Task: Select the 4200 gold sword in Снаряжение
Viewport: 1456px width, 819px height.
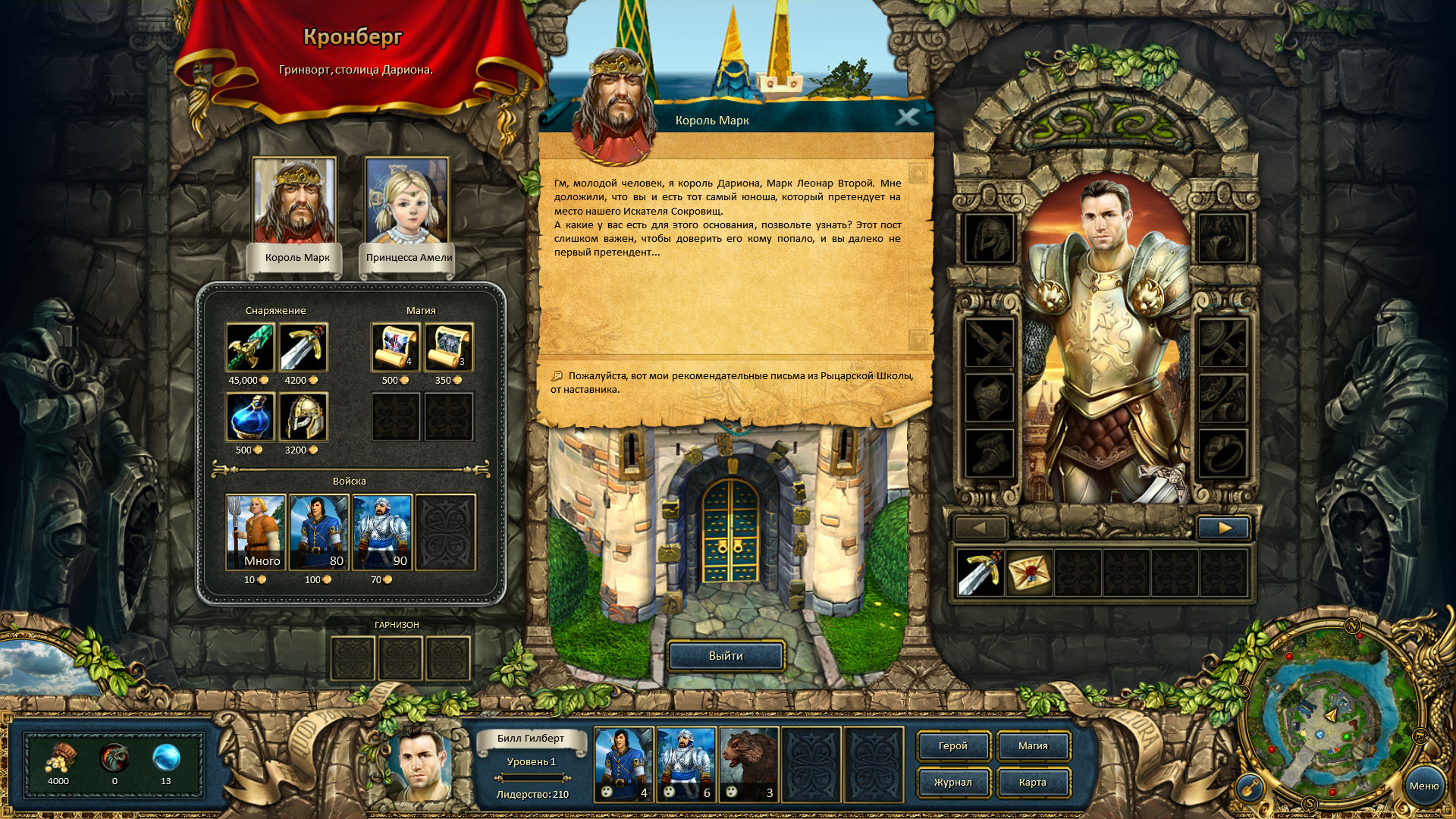Action: coord(304,347)
